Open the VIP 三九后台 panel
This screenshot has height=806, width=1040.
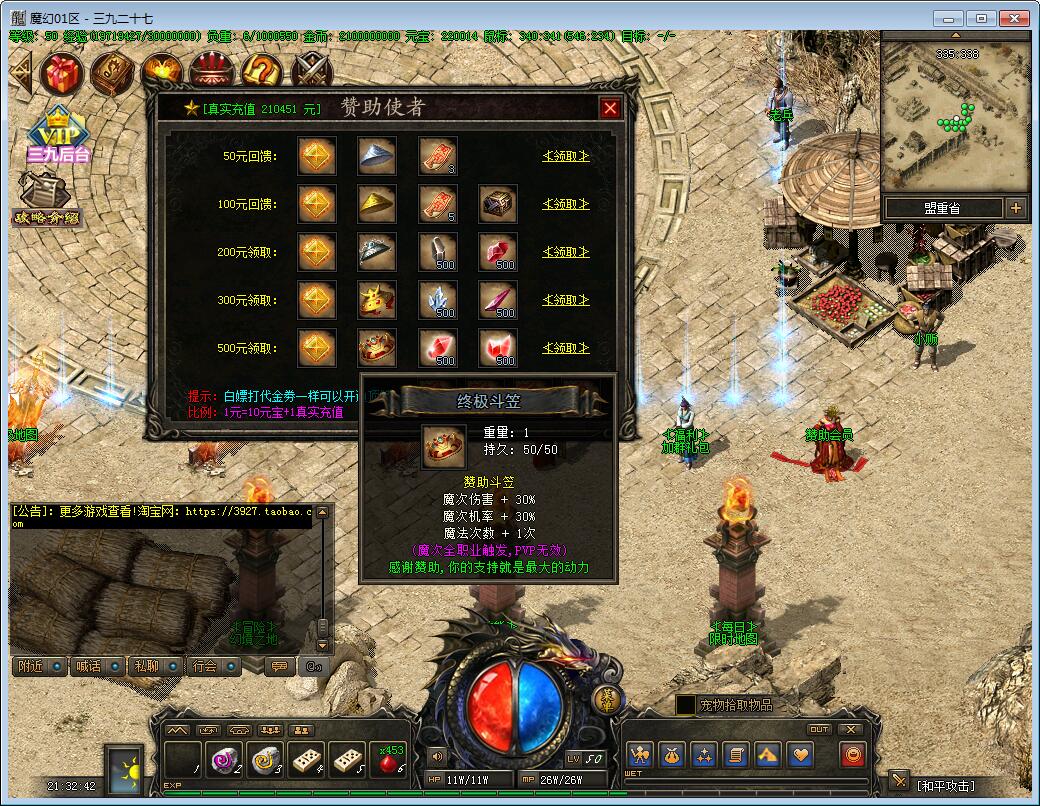[58, 133]
